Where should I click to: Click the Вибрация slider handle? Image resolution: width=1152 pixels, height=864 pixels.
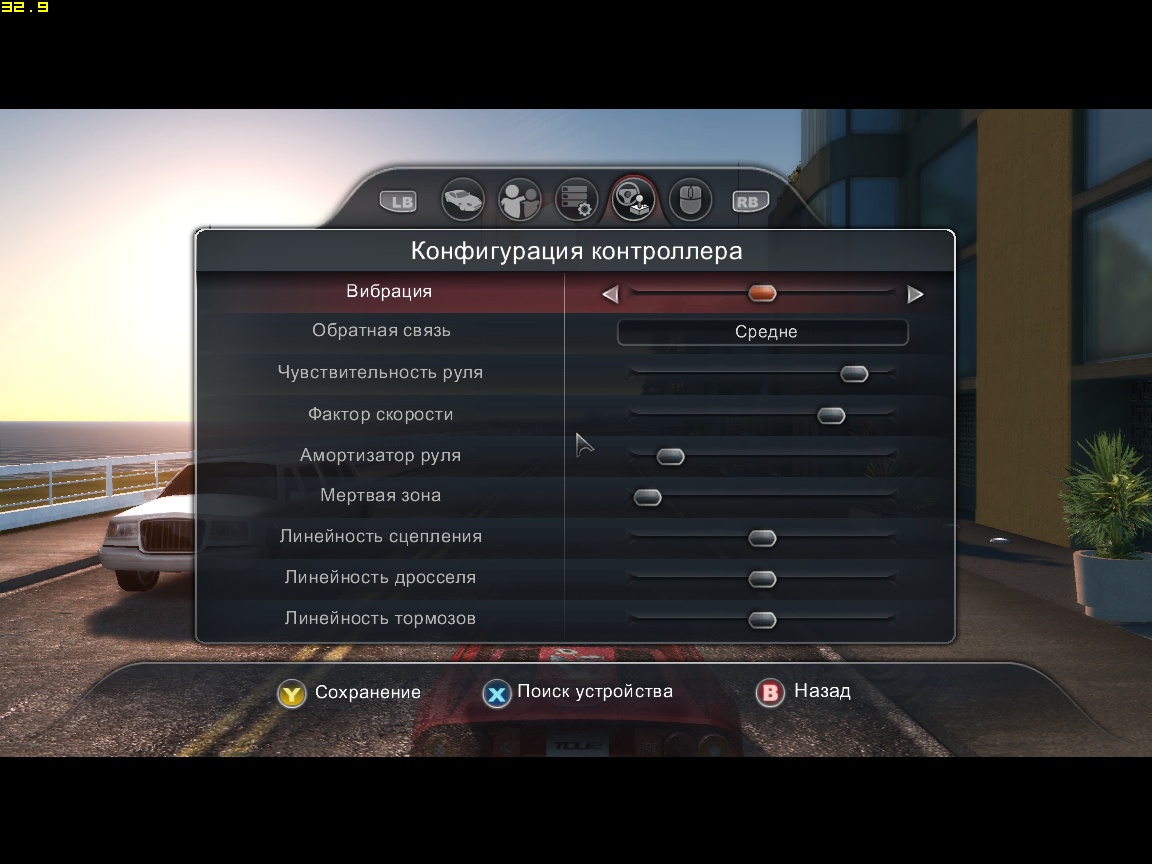coord(762,293)
